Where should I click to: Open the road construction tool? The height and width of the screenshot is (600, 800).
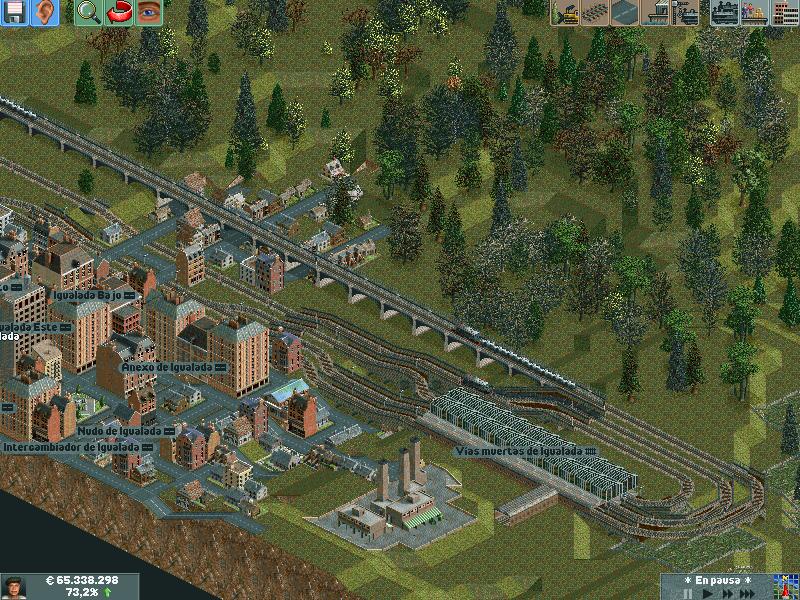[626, 13]
